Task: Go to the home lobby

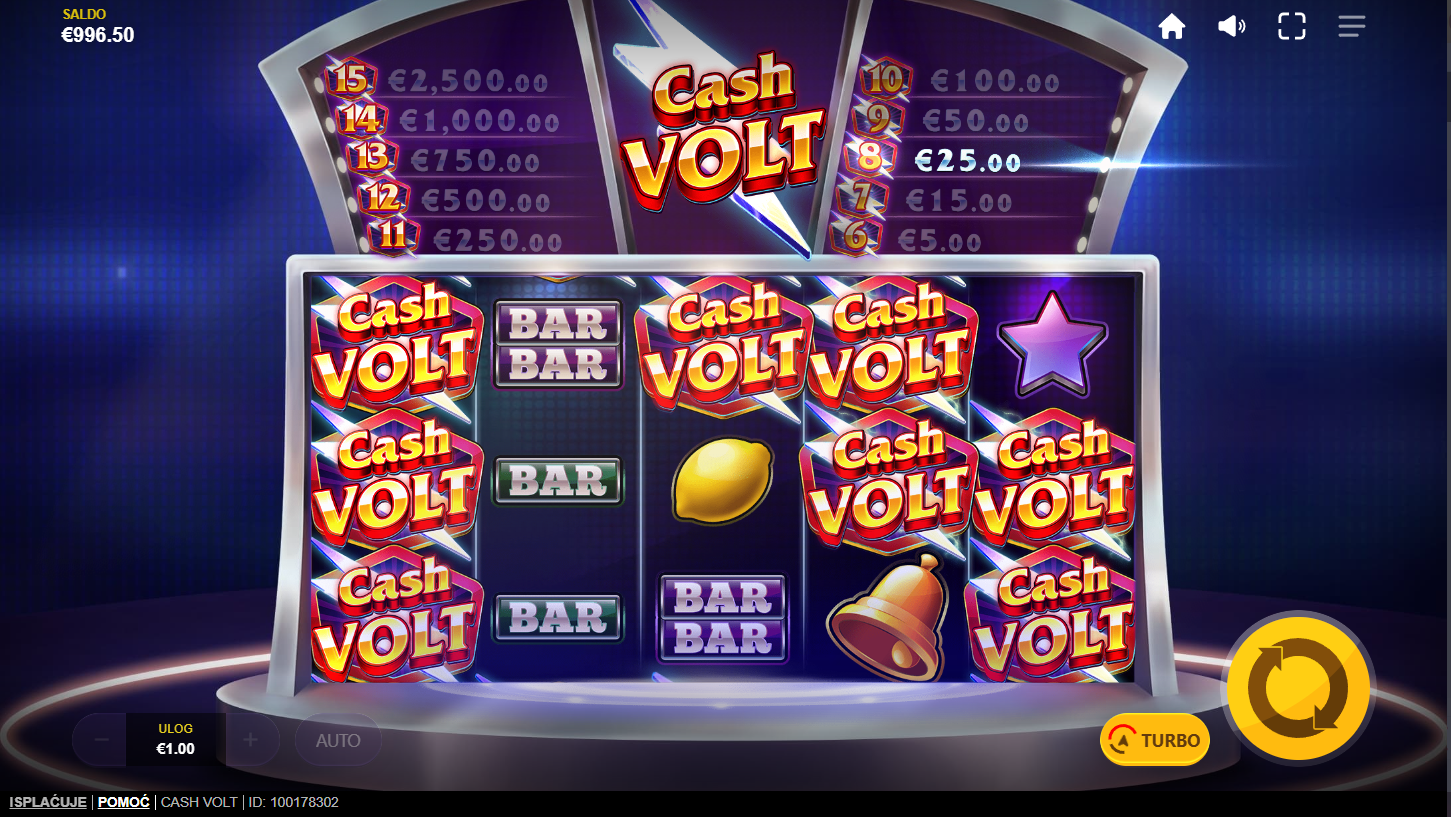Action: tap(1171, 27)
